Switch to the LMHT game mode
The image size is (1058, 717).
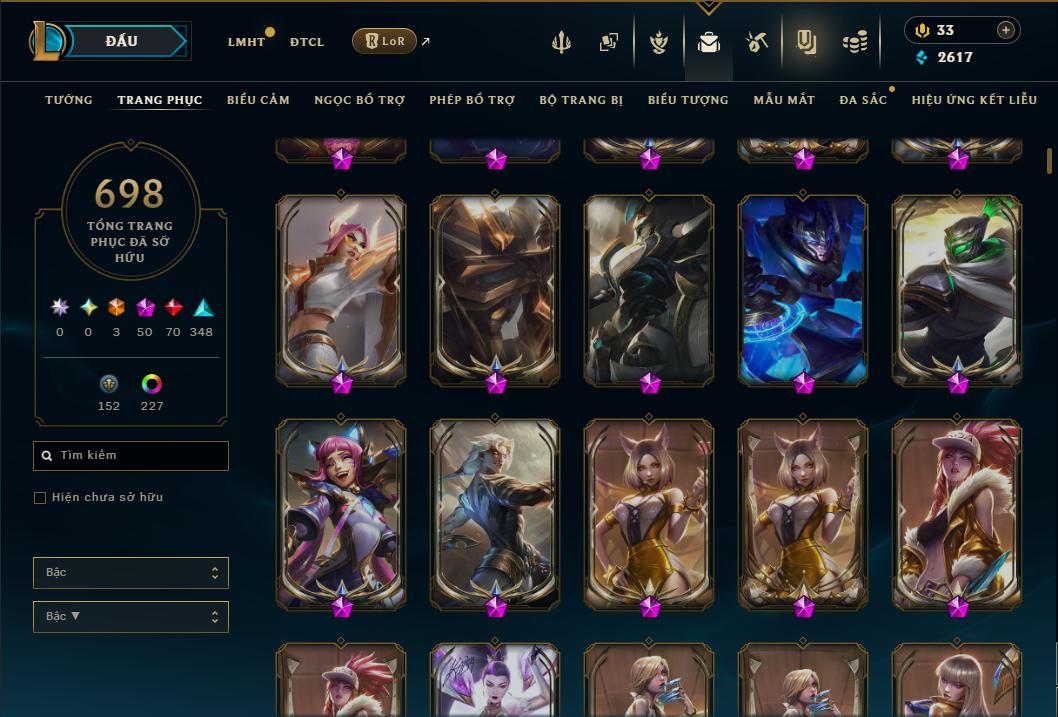pyautogui.click(x=246, y=42)
